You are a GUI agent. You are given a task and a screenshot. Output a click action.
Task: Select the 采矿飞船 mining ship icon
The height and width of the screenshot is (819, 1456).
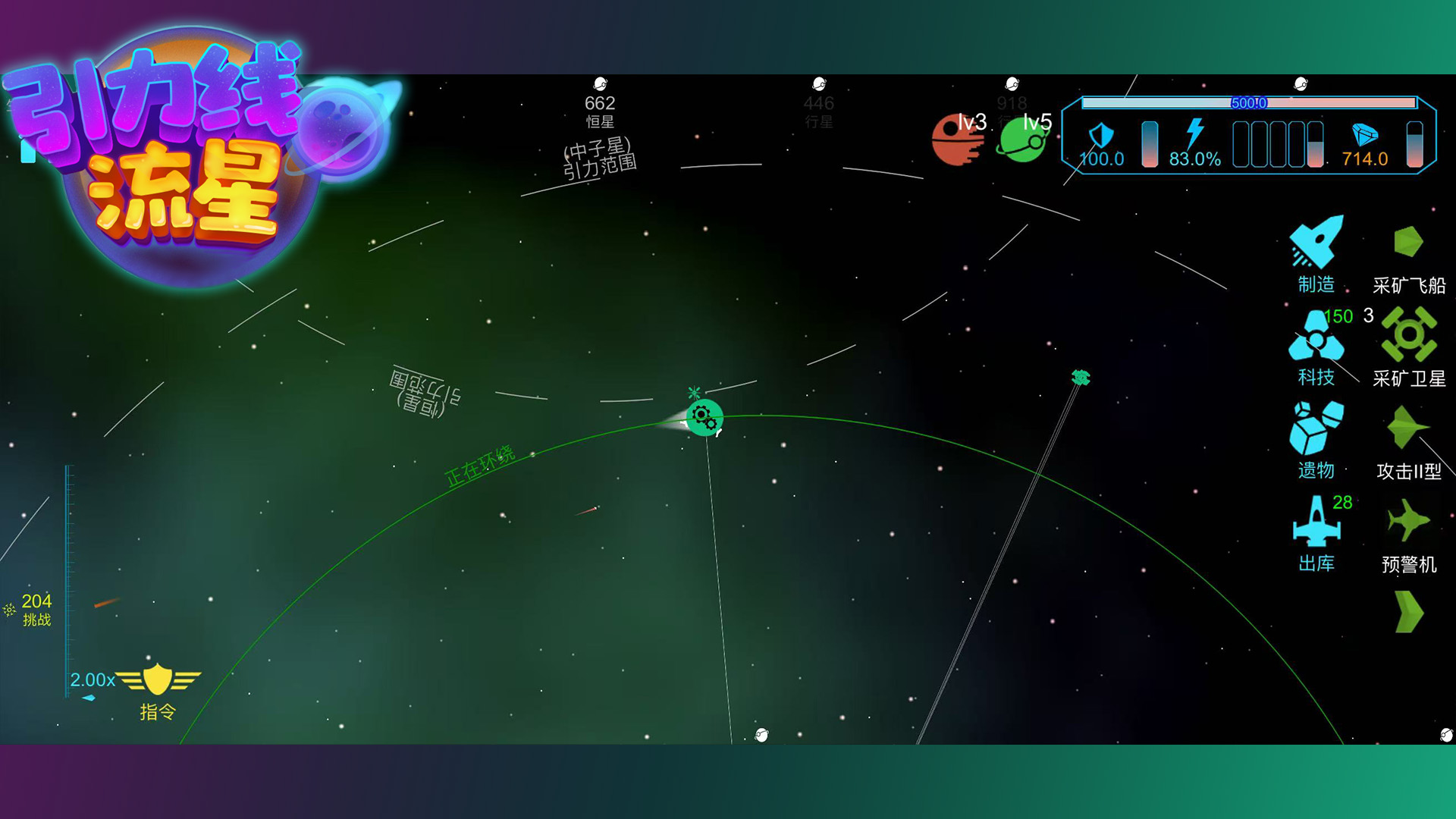coord(1407,243)
